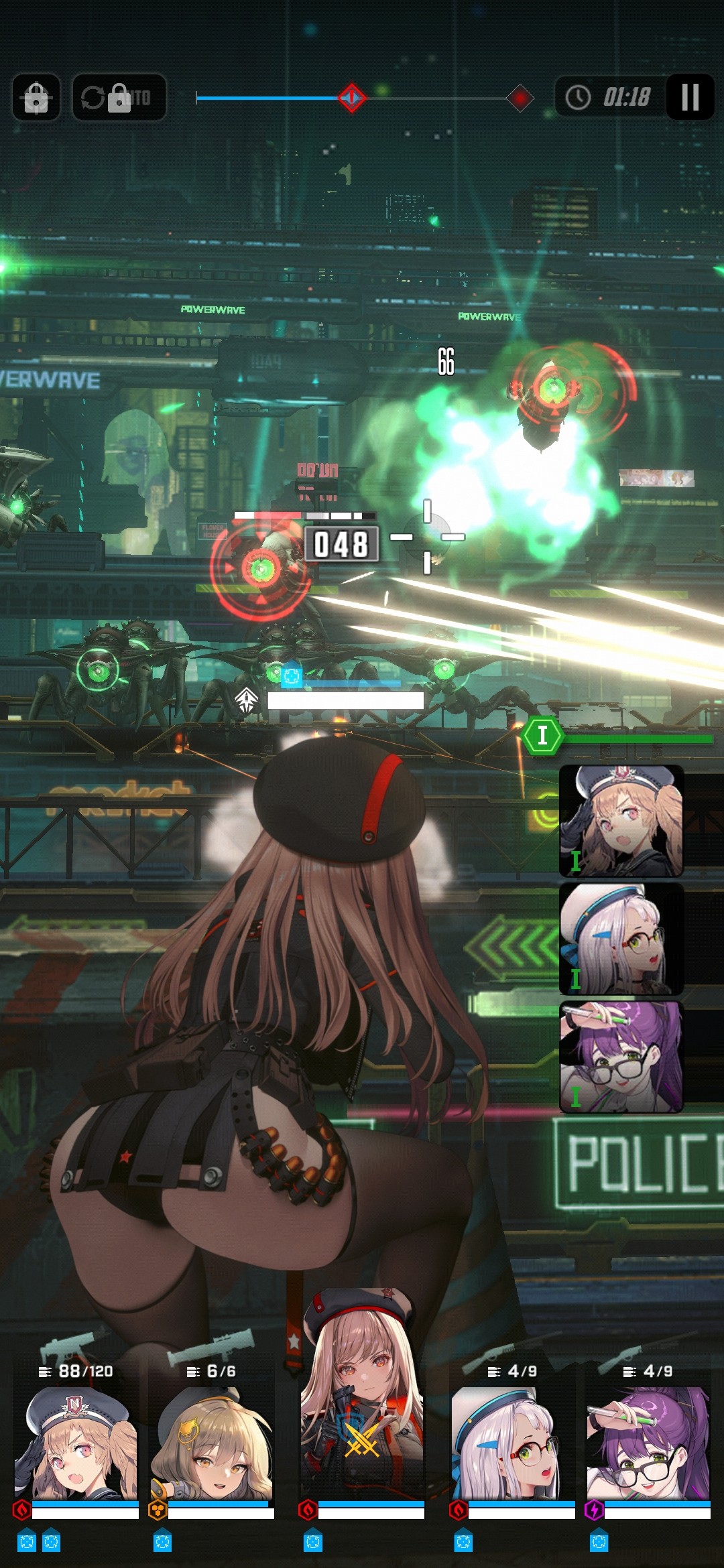The height and width of the screenshot is (1568, 724).
Task: Pause the battle
Action: pos(690,97)
